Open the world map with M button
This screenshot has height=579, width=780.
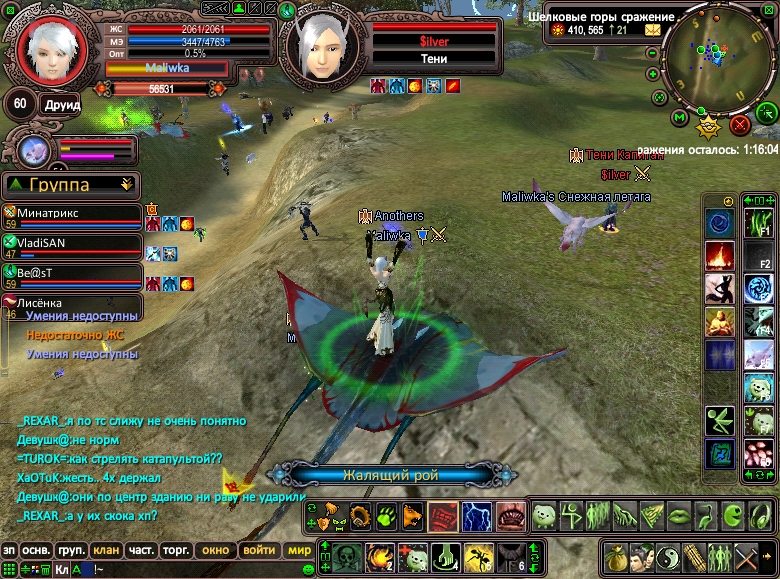(x=680, y=119)
